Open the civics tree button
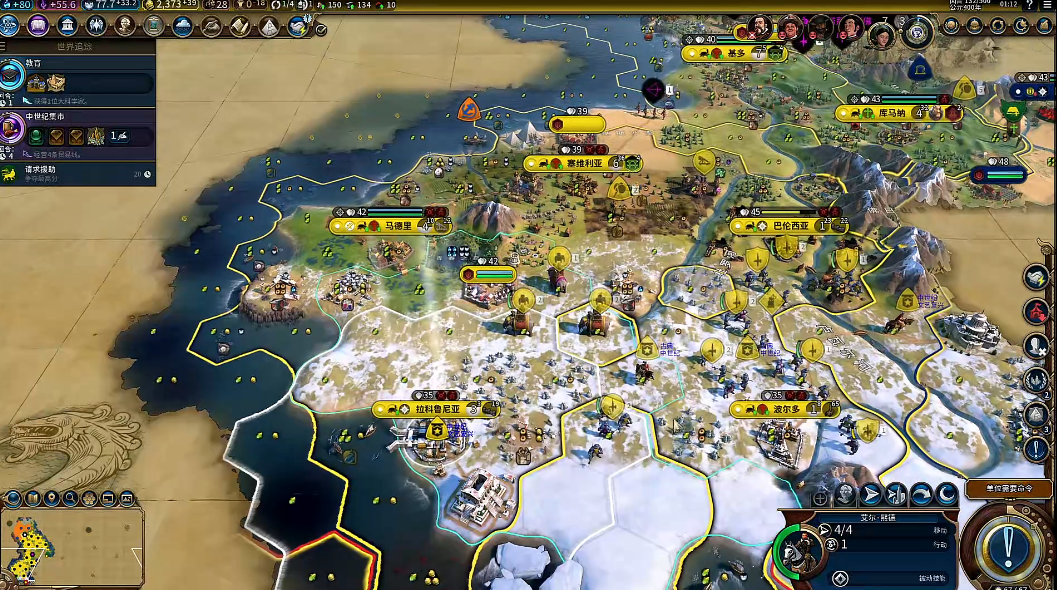Screen dimensions: 1057x590 [x=38, y=25]
